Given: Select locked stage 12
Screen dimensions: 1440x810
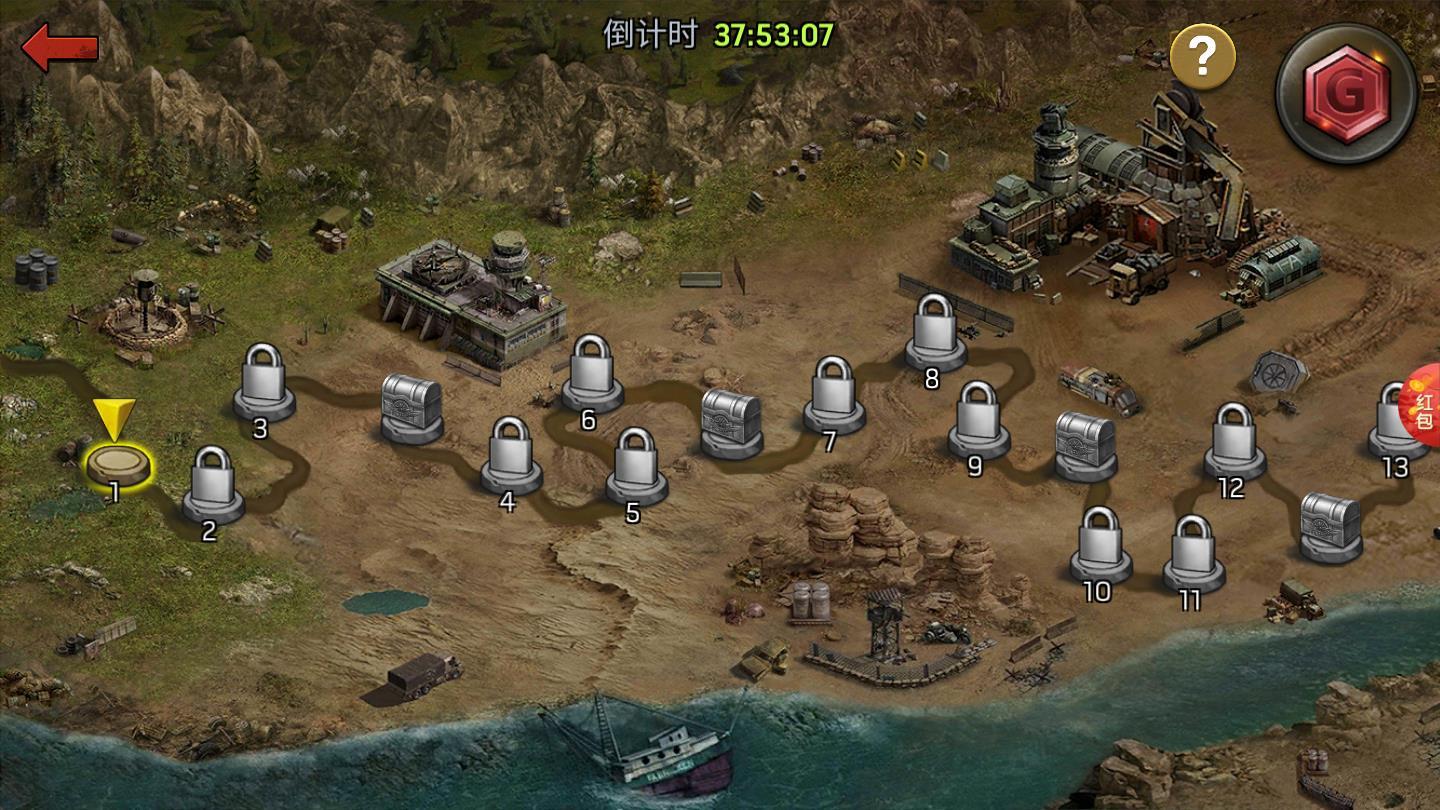Looking at the screenshot, I should pos(1234,439).
